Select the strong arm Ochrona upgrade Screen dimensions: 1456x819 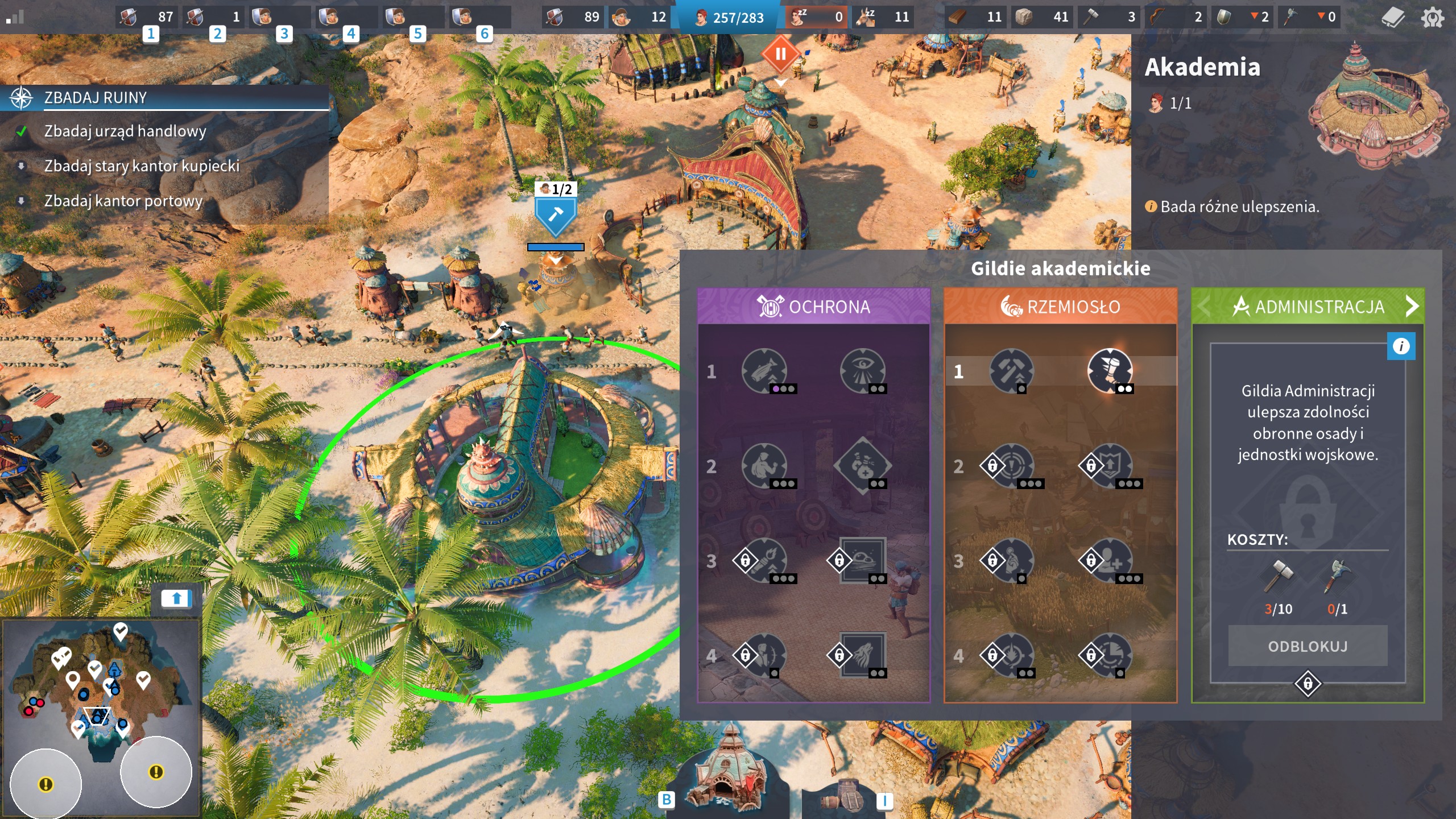click(x=764, y=466)
